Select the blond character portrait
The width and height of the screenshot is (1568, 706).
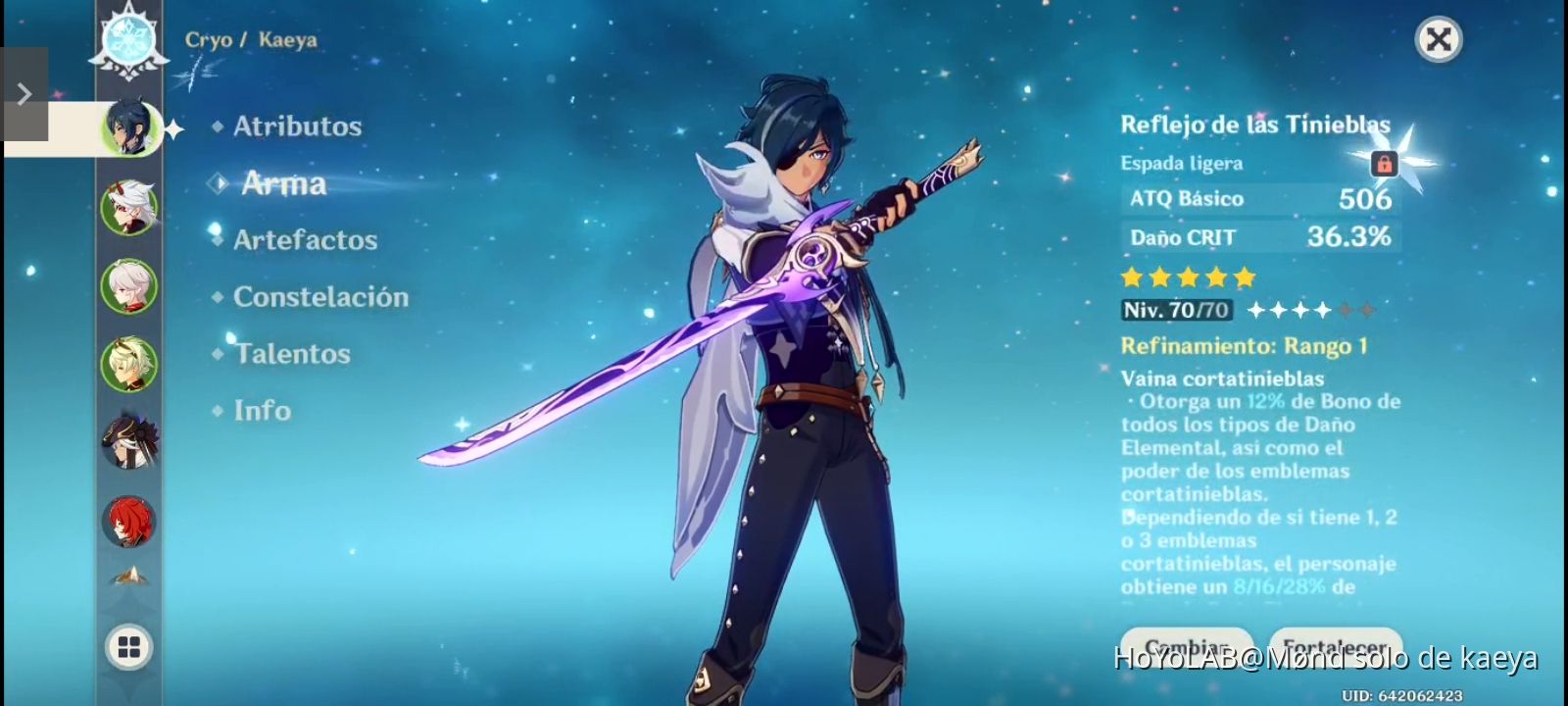click(128, 364)
